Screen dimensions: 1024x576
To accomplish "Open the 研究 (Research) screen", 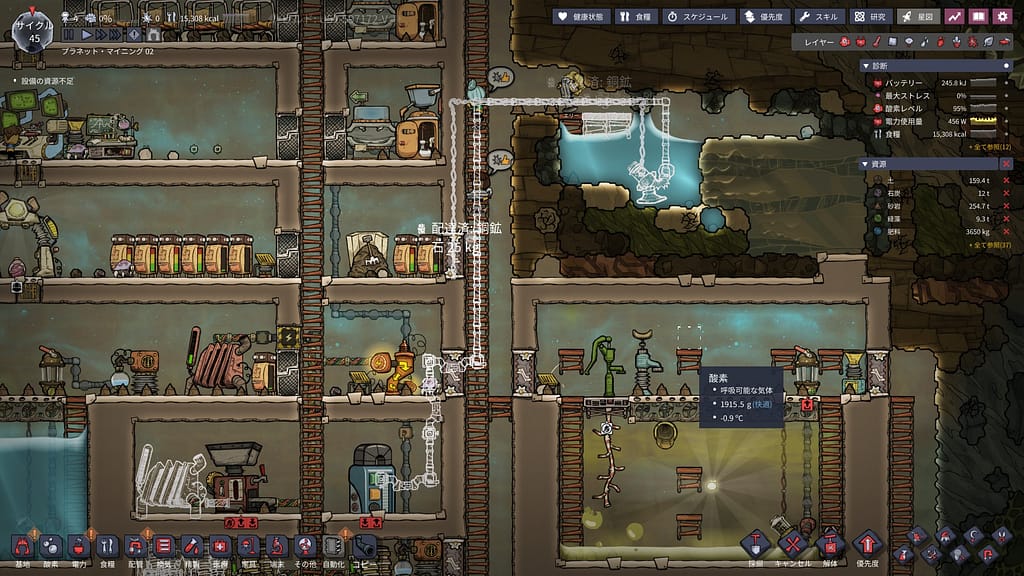I will [870, 16].
